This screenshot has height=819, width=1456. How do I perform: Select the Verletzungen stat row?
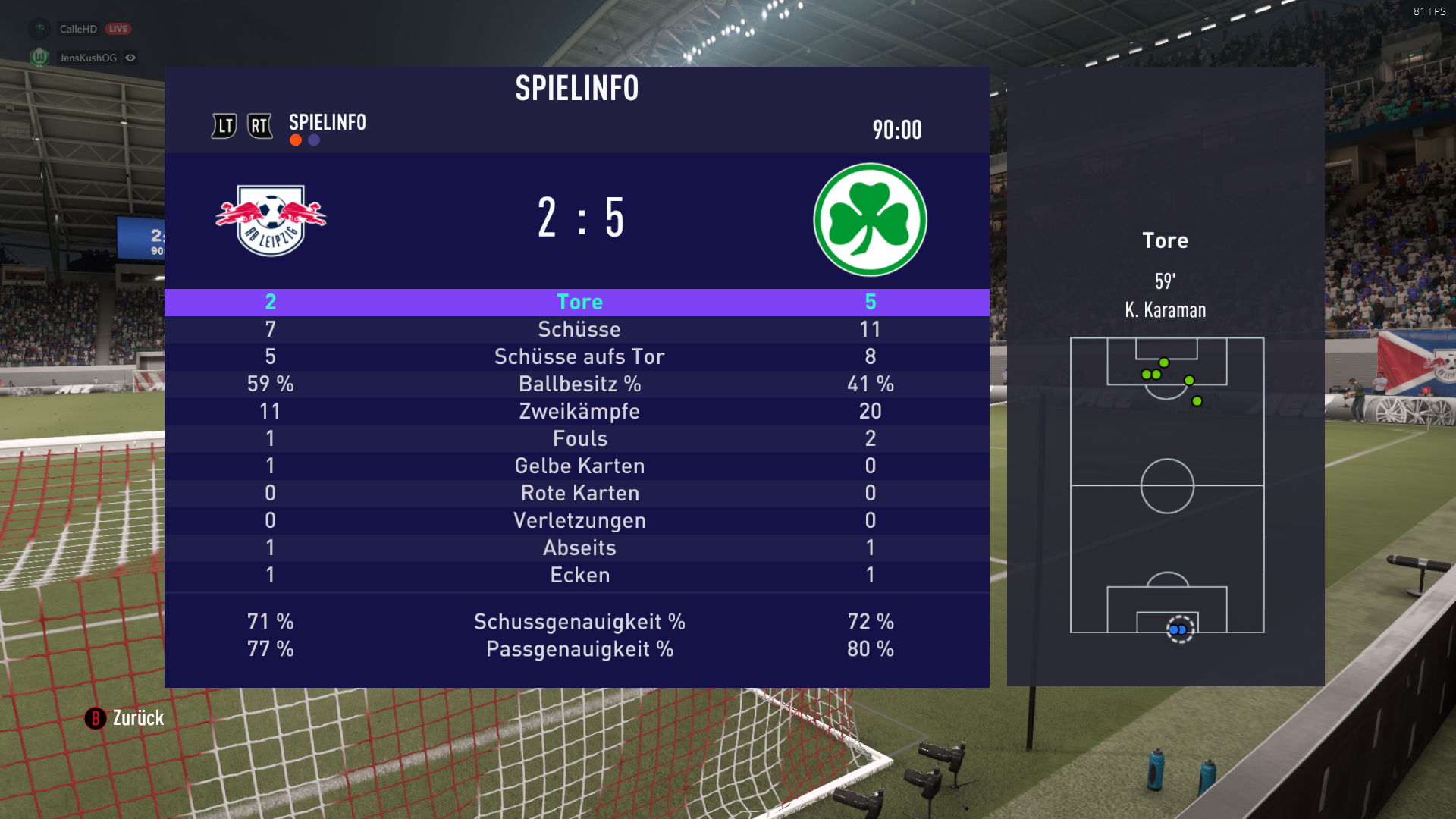point(579,520)
